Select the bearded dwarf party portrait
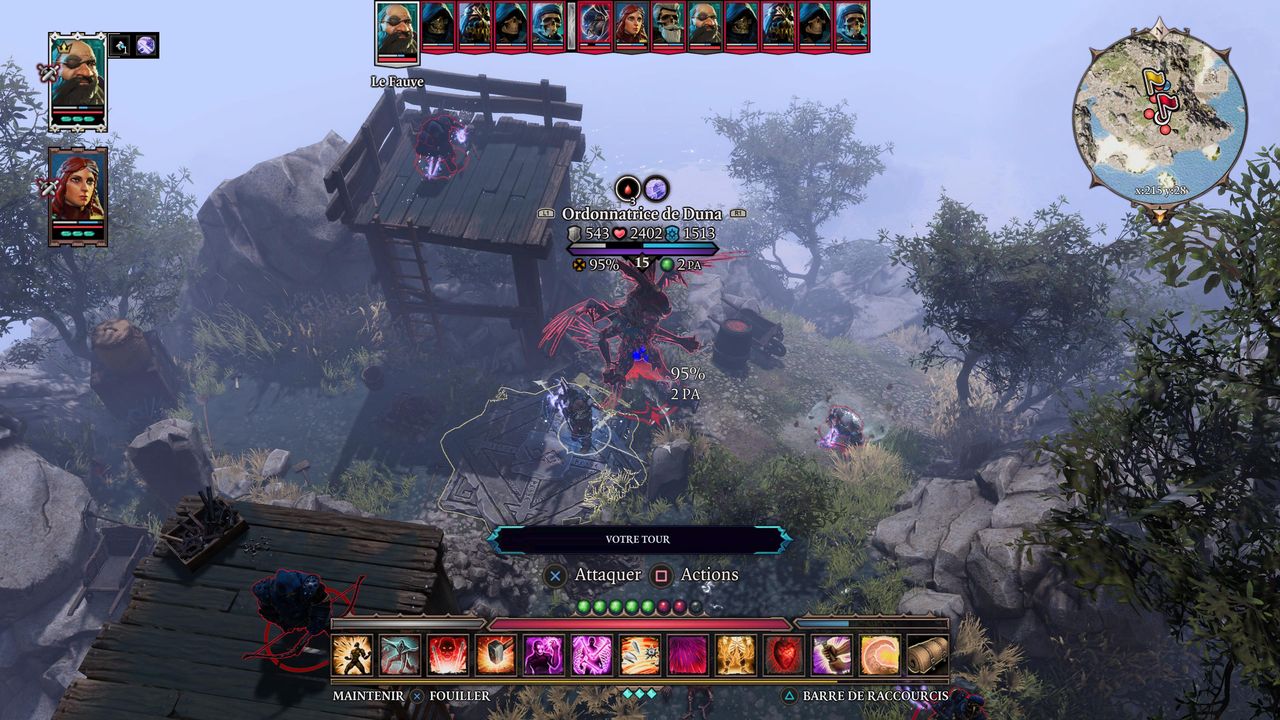1280x720 pixels. coord(77,81)
